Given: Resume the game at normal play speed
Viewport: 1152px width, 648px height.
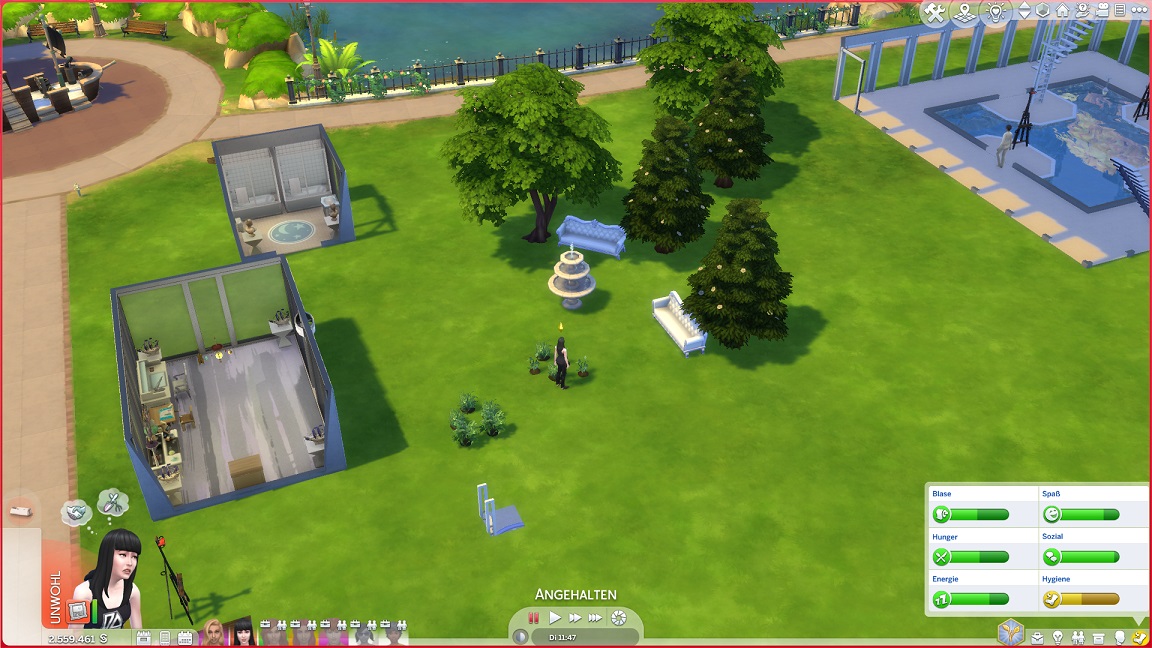Looking at the screenshot, I should [555, 618].
